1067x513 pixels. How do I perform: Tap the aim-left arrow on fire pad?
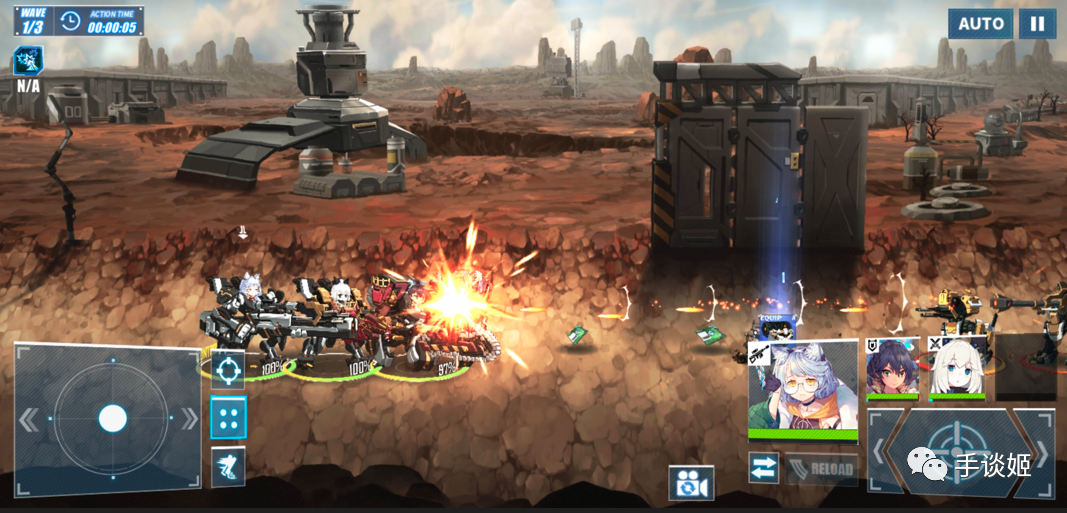pos(879,452)
